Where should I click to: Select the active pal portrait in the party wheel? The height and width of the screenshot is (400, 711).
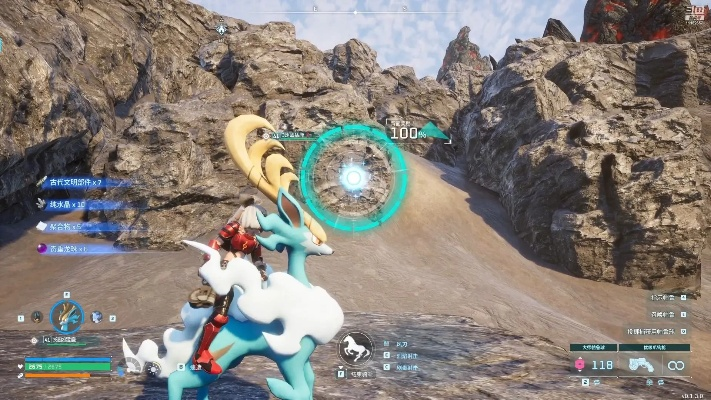pos(67,317)
